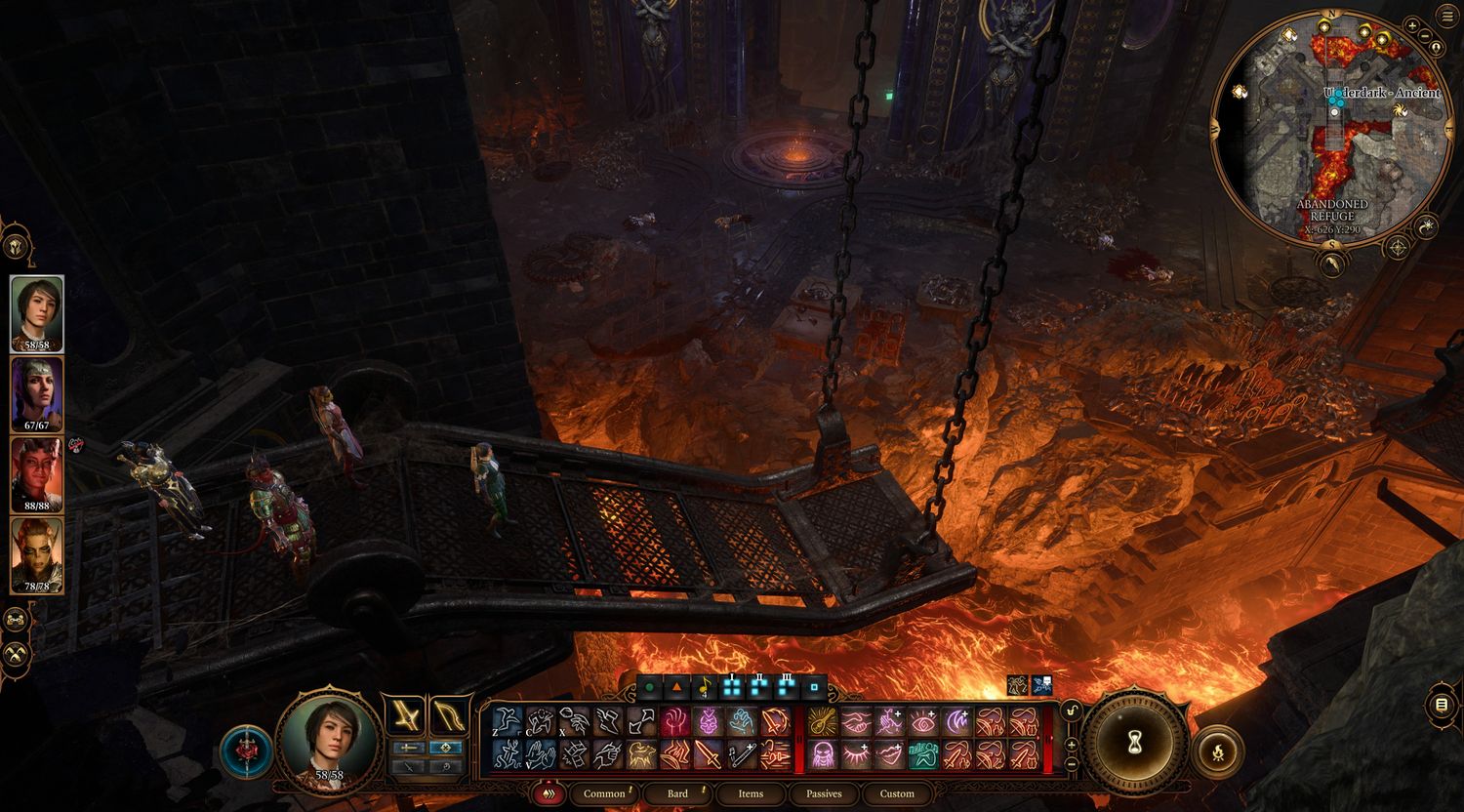Select the 67/67 HP party member portrait
The height and width of the screenshot is (812, 1464).
tap(37, 392)
